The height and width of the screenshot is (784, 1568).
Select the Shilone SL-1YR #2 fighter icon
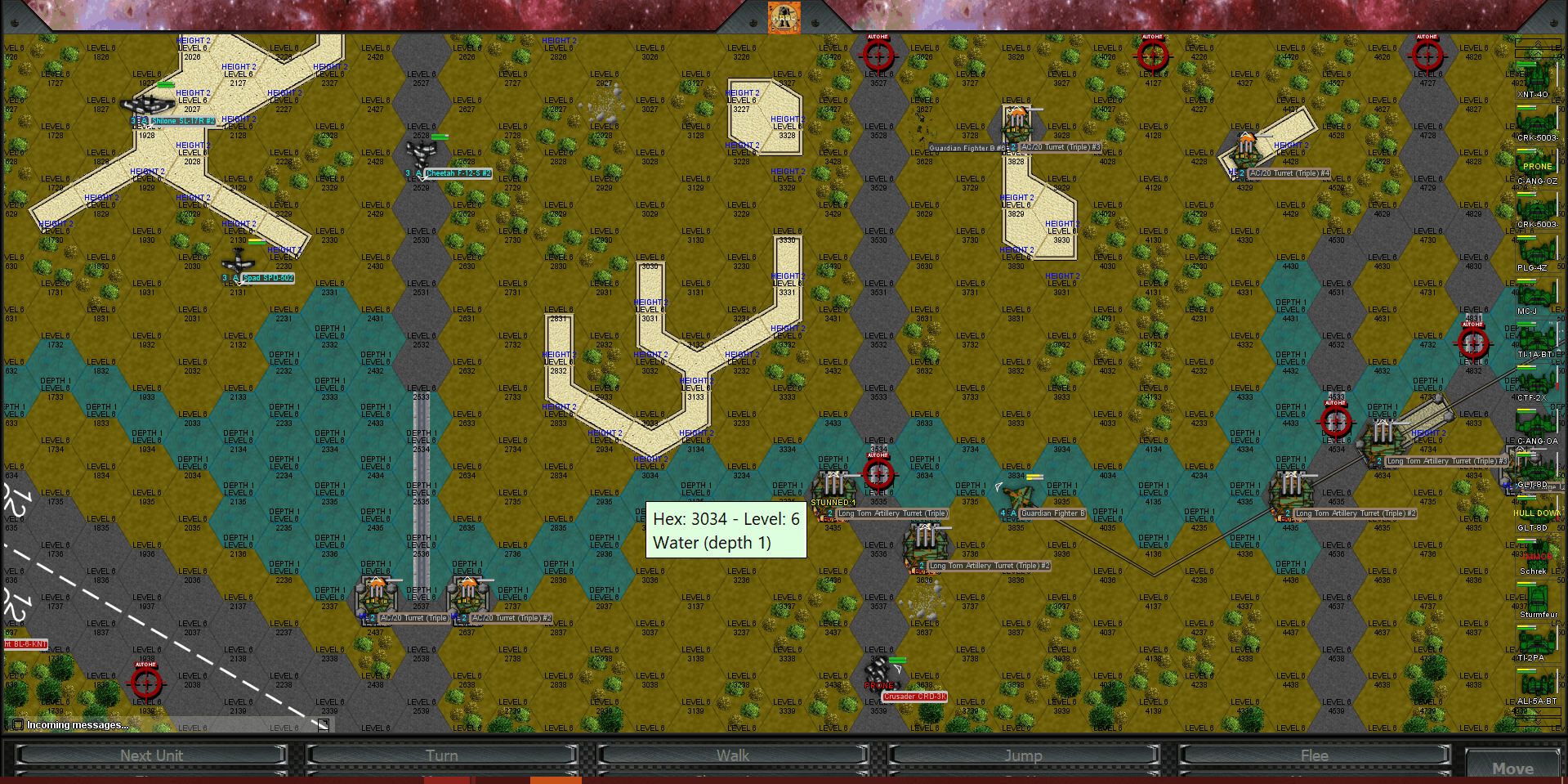click(147, 105)
